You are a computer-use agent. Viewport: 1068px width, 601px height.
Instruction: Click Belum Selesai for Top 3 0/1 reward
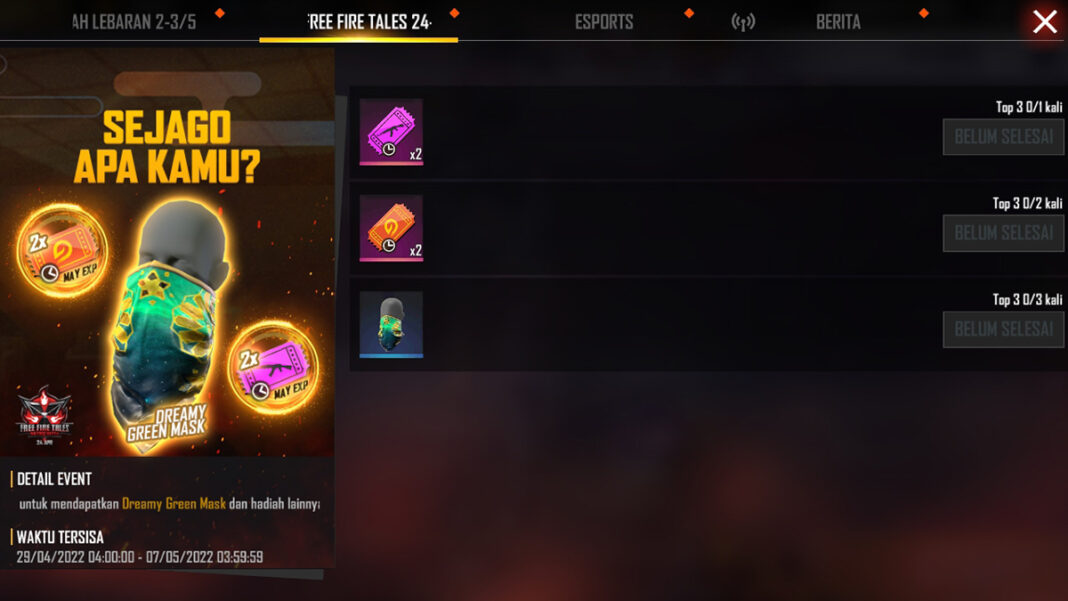tap(1003, 137)
